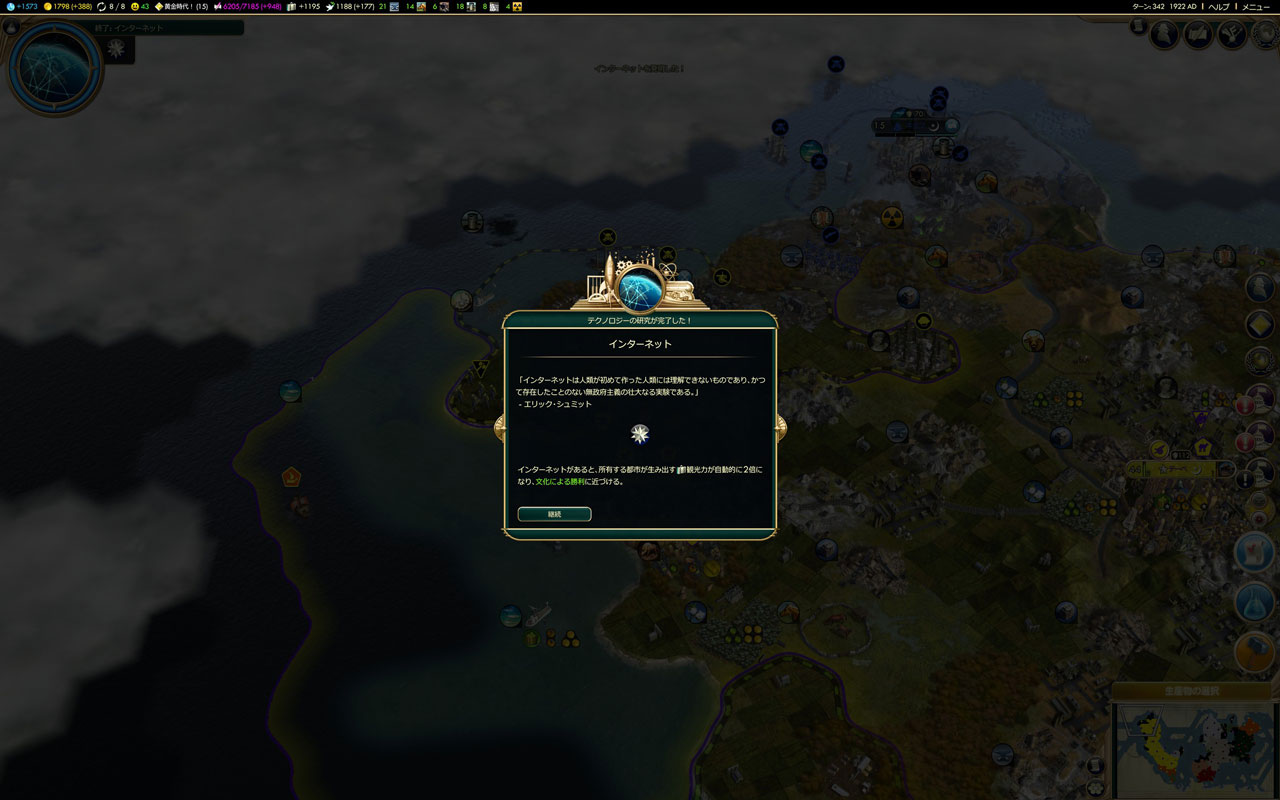Open the advisor bust icon panel
This screenshot has width=1280, height=800.
pos(1165,35)
